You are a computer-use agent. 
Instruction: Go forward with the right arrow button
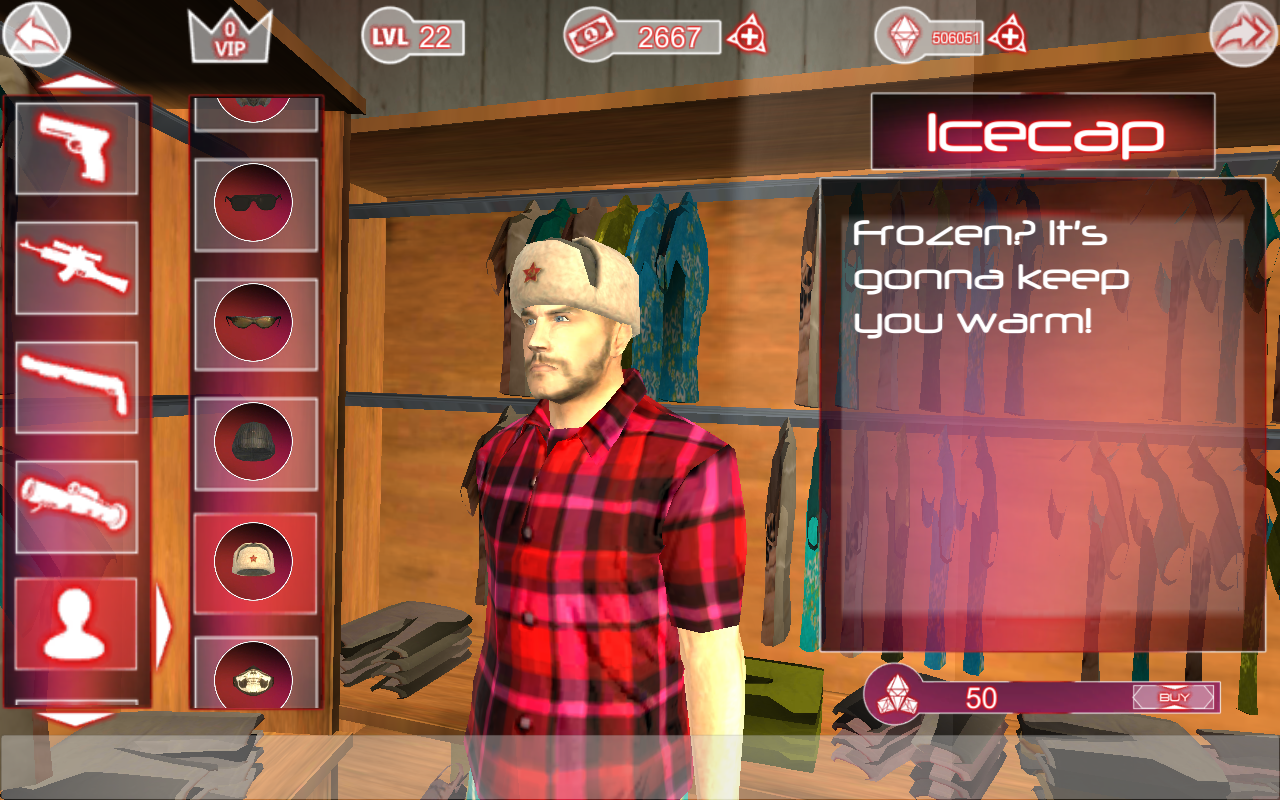[1243, 35]
